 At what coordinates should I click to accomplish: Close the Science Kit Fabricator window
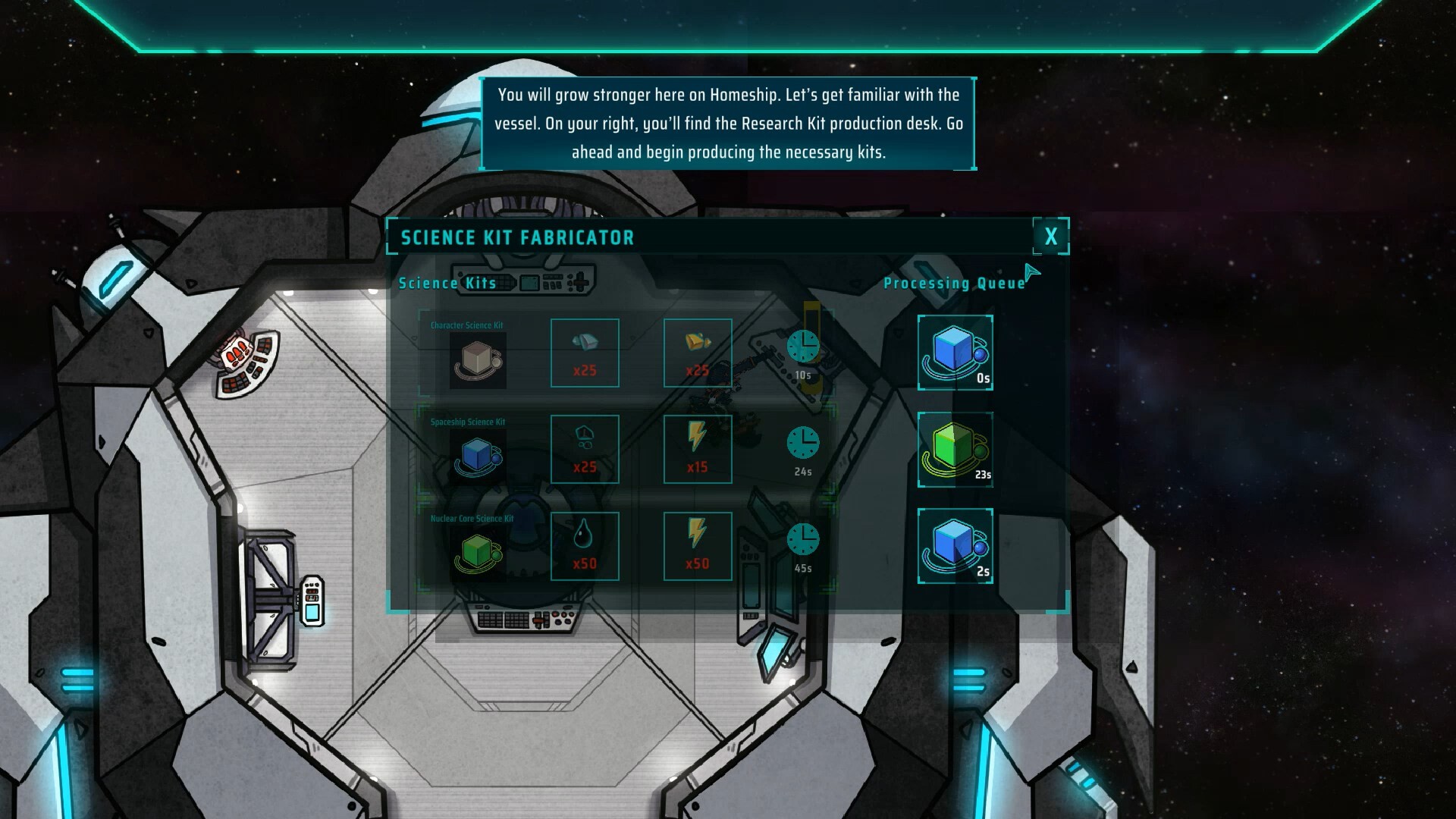coord(1050,237)
